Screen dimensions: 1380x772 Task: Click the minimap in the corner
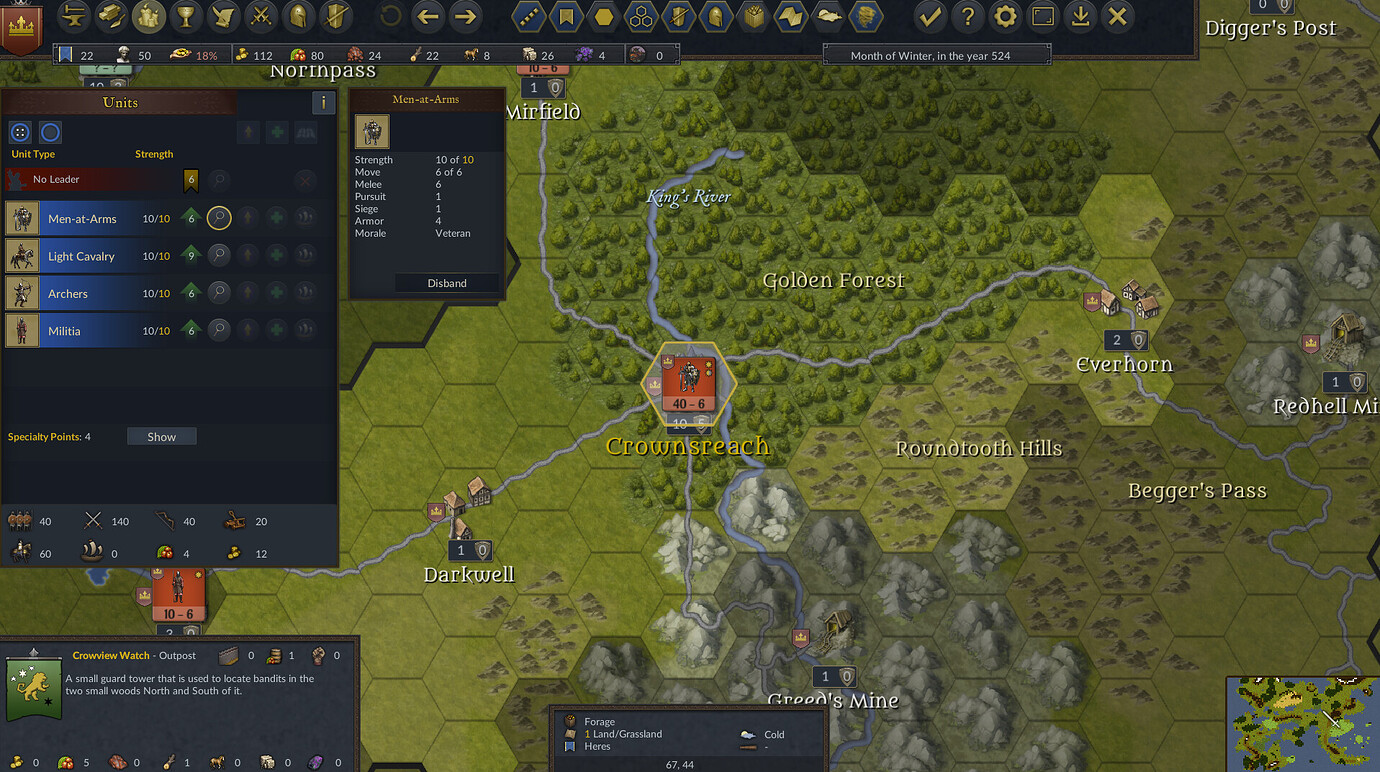tap(1302, 724)
